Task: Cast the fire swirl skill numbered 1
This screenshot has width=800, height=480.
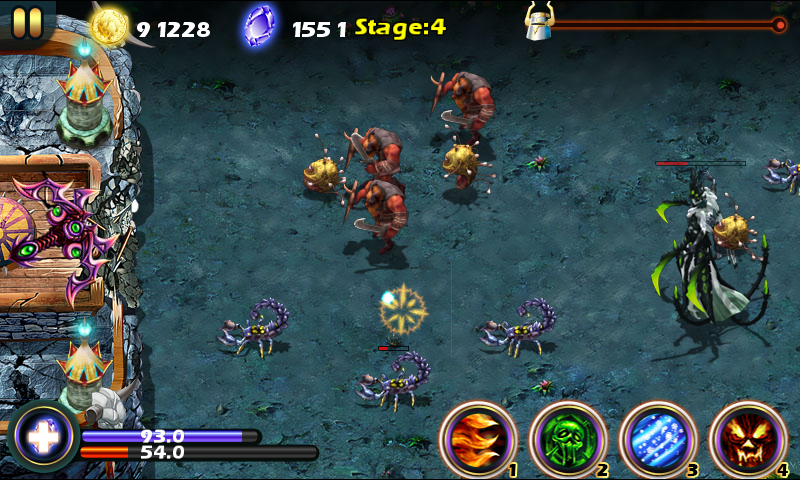Action: click(x=477, y=439)
